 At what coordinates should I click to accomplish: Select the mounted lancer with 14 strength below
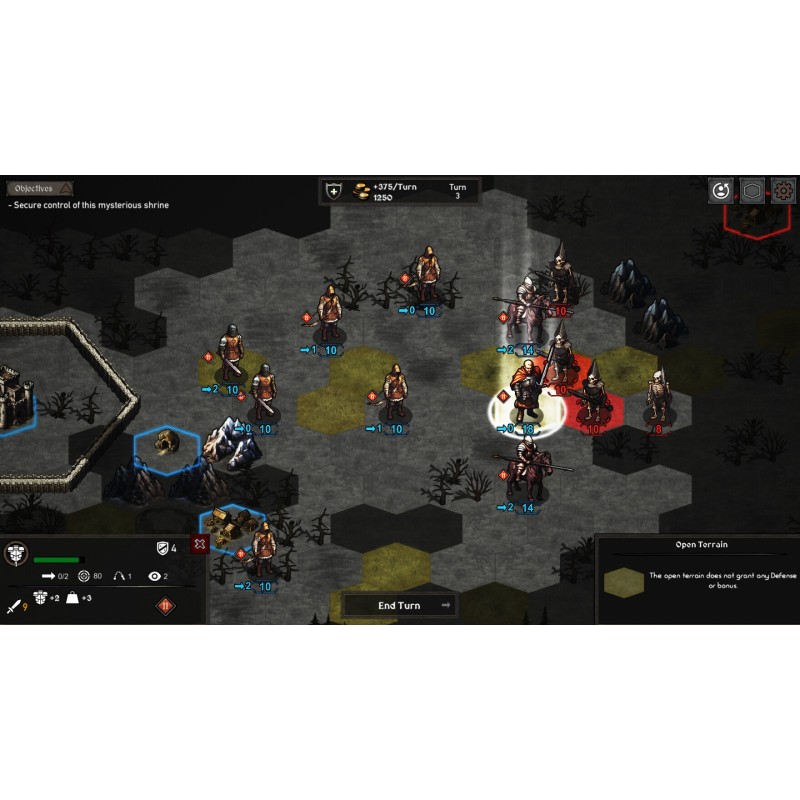pos(523,472)
